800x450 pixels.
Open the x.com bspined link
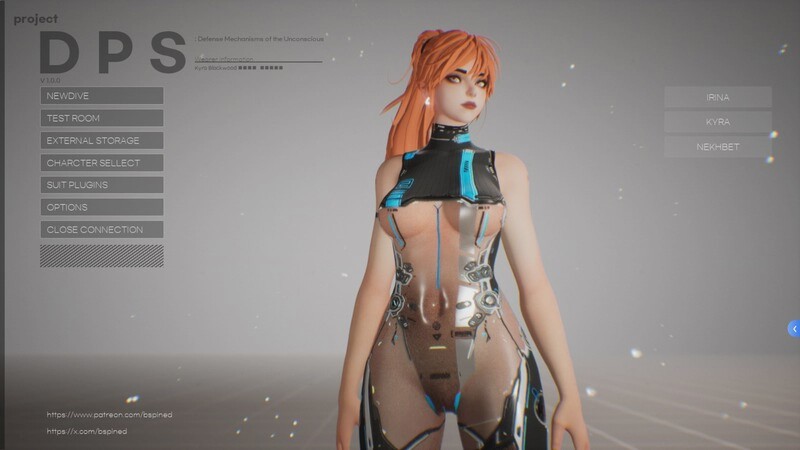point(86,432)
